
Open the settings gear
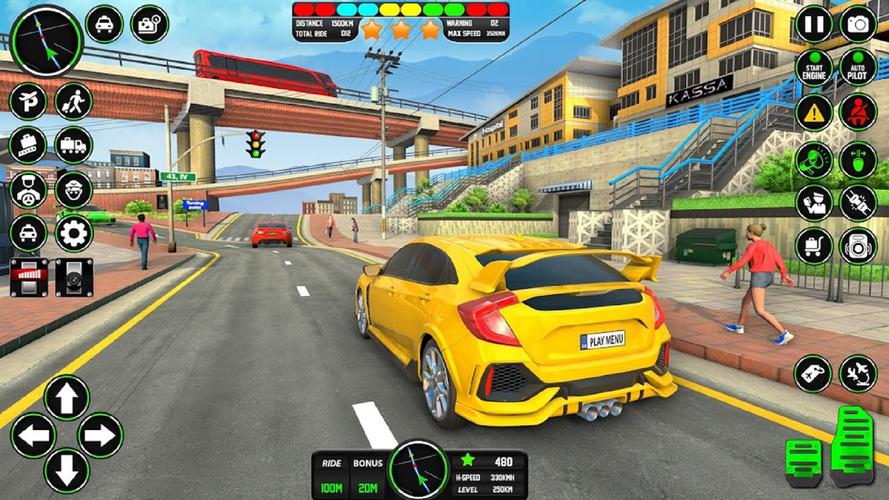pyautogui.click(x=73, y=233)
